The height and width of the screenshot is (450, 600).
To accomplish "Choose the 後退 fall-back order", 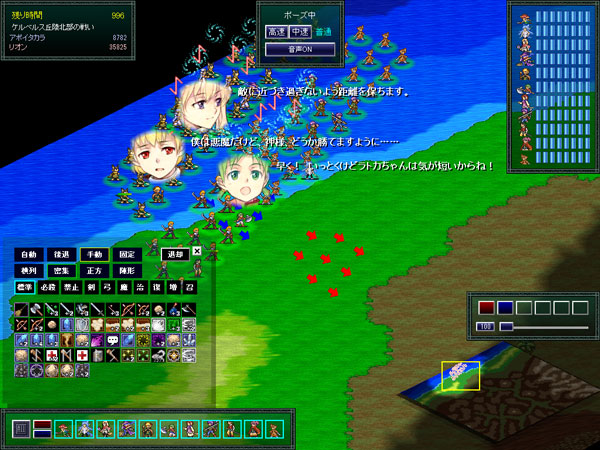I will click(62, 255).
